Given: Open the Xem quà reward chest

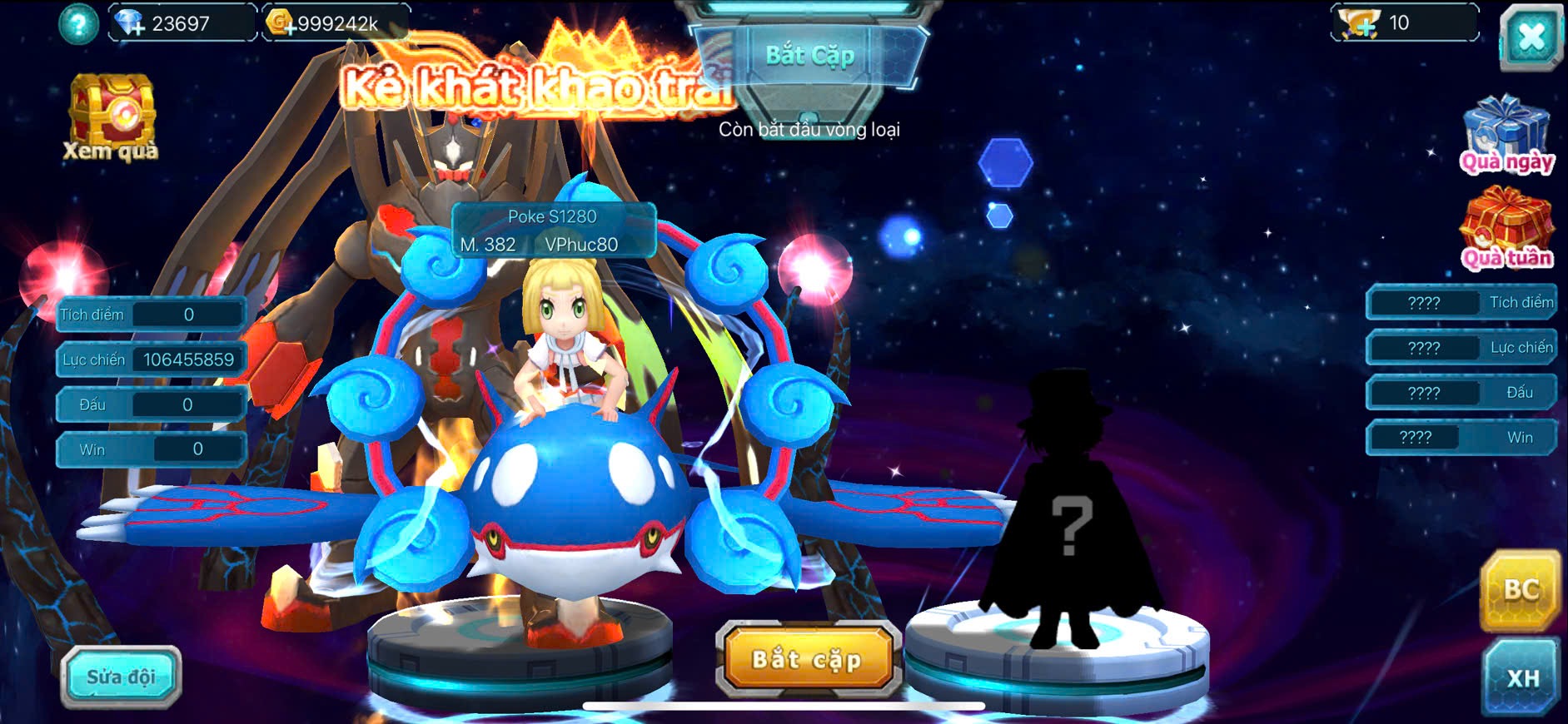Looking at the screenshot, I should pyautogui.click(x=112, y=117).
